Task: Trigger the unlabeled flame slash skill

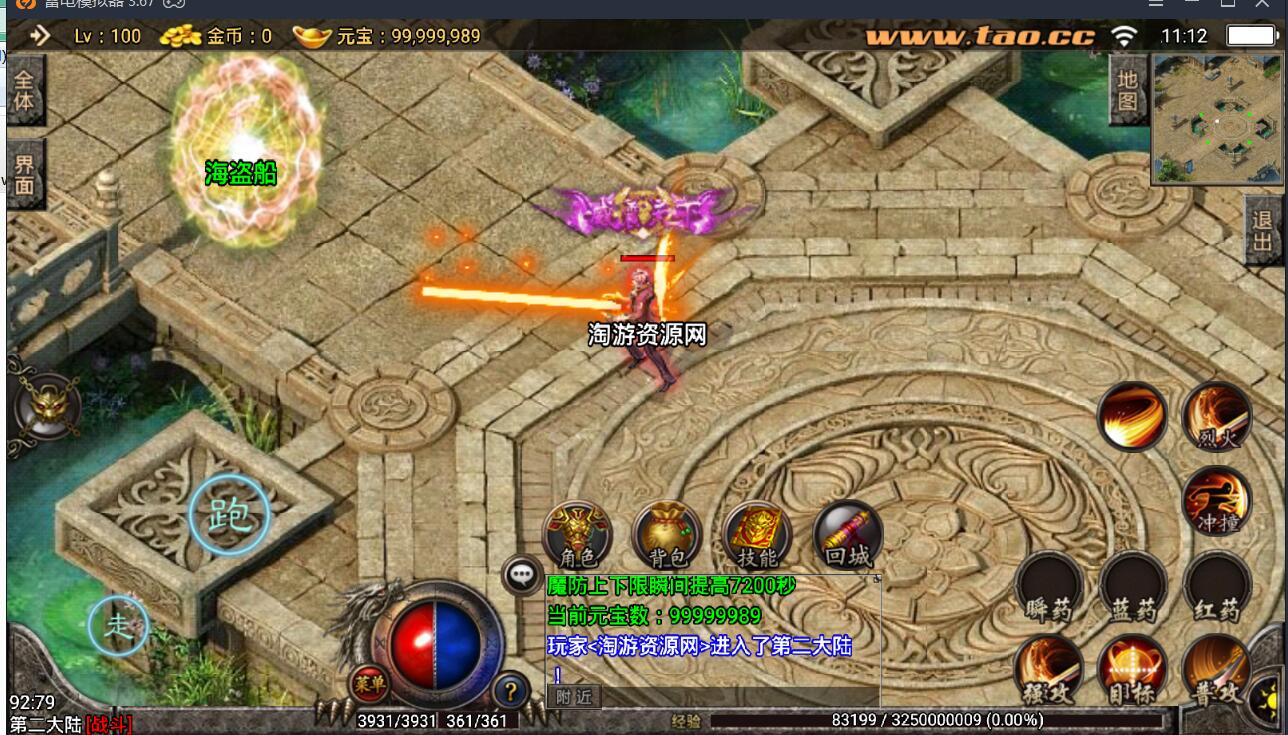Action: (x=1132, y=417)
